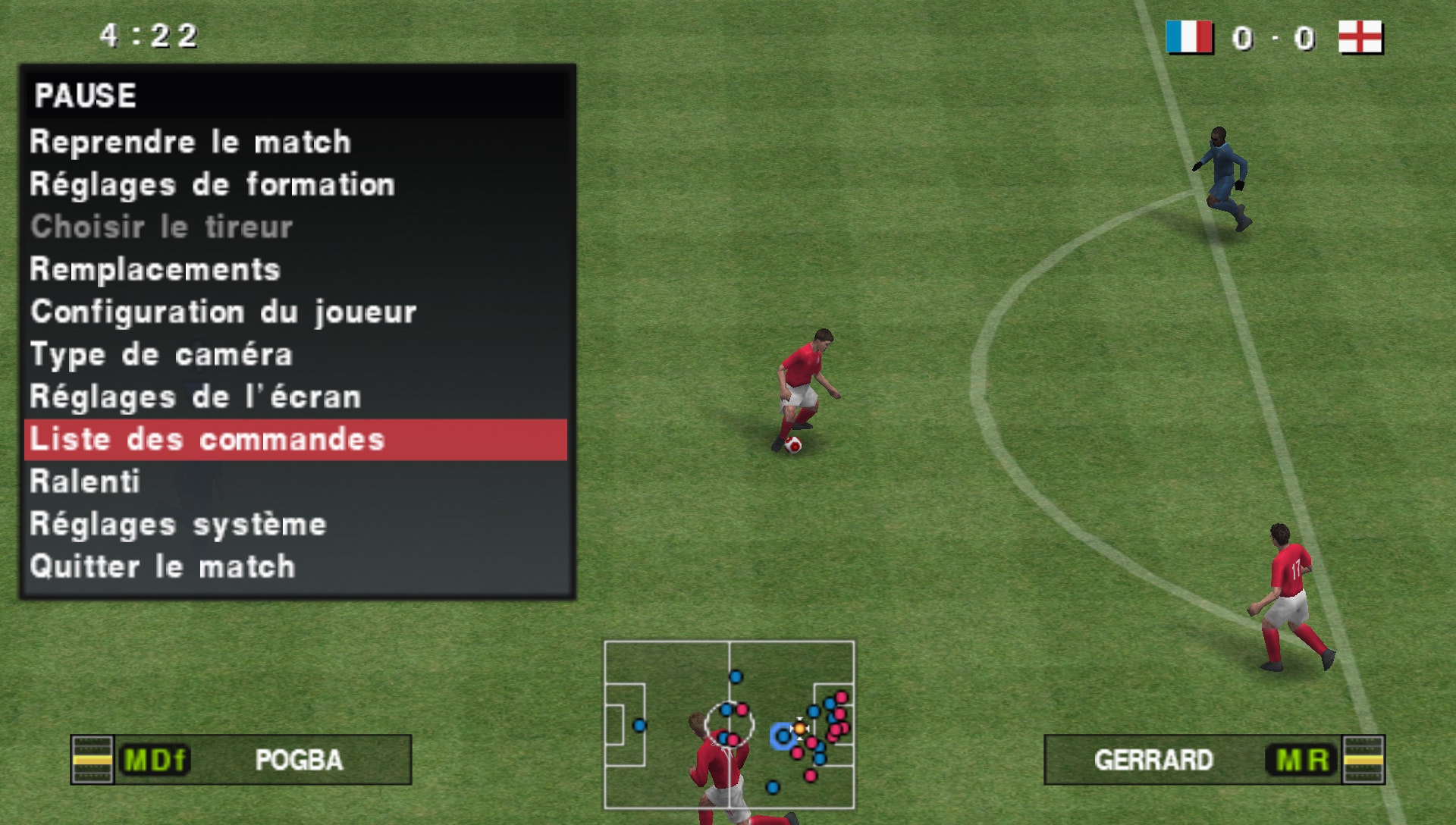Click the orange active-player dot on the radar
Viewport: 1456px width, 825px height.
coord(800,730)
